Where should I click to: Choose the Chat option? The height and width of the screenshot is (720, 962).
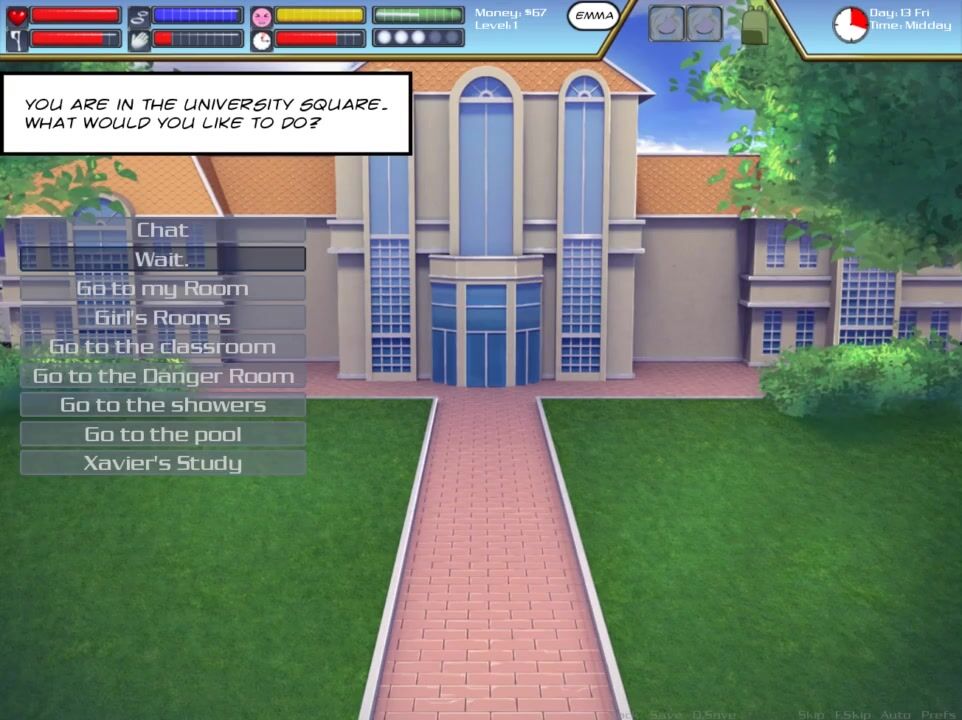162,230
